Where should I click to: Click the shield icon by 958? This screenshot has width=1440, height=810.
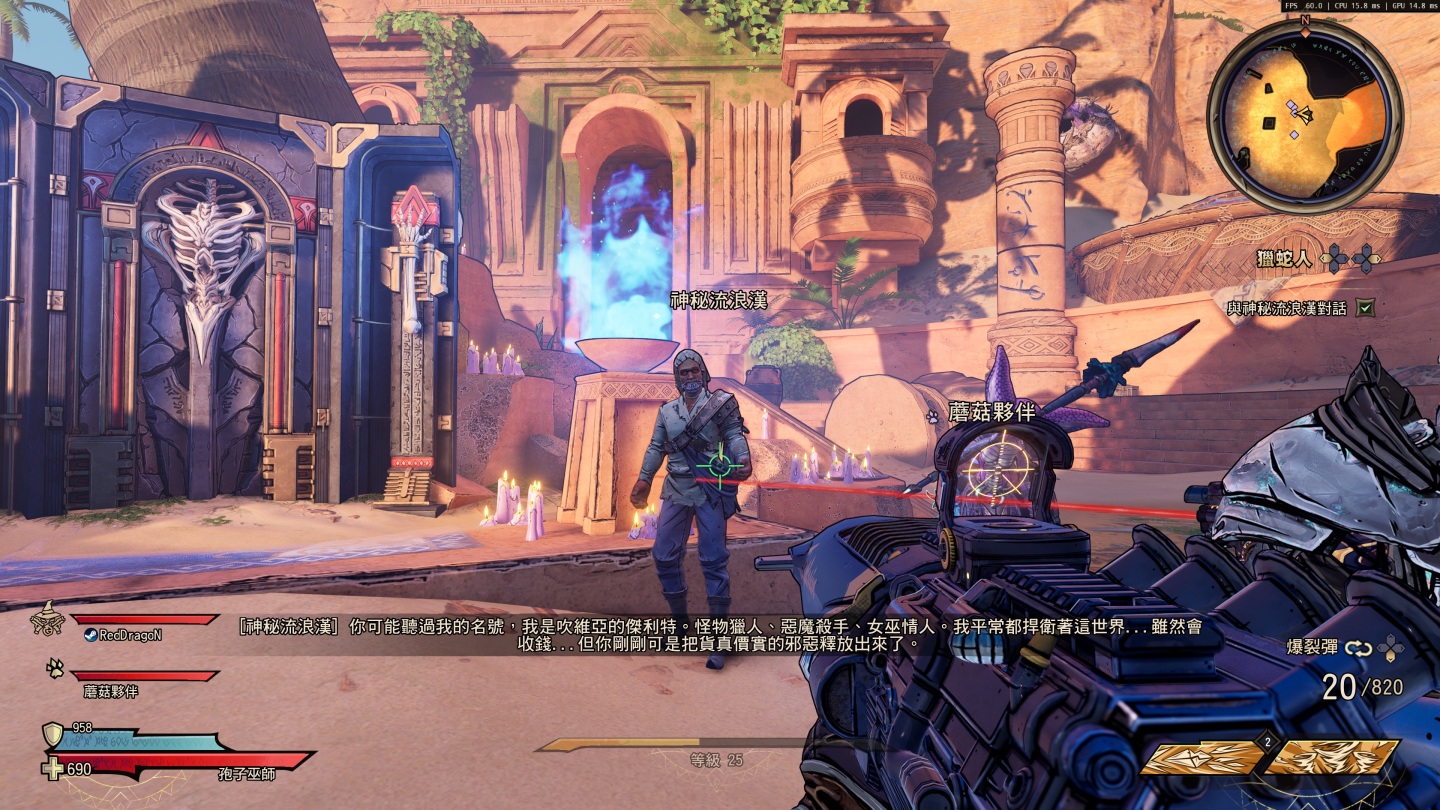point(52,736)
